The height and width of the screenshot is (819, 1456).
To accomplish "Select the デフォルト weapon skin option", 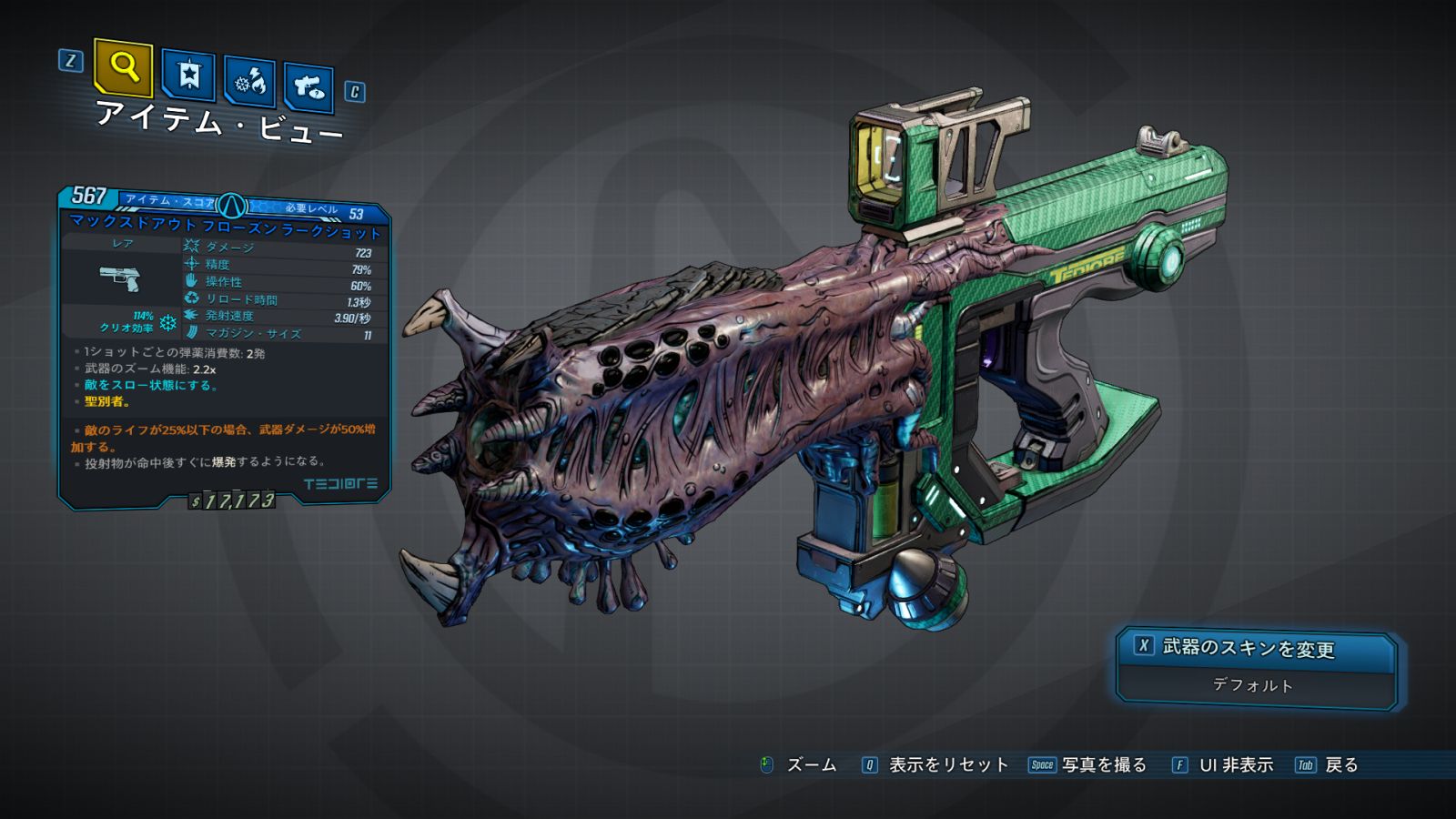I will 1254,685.
